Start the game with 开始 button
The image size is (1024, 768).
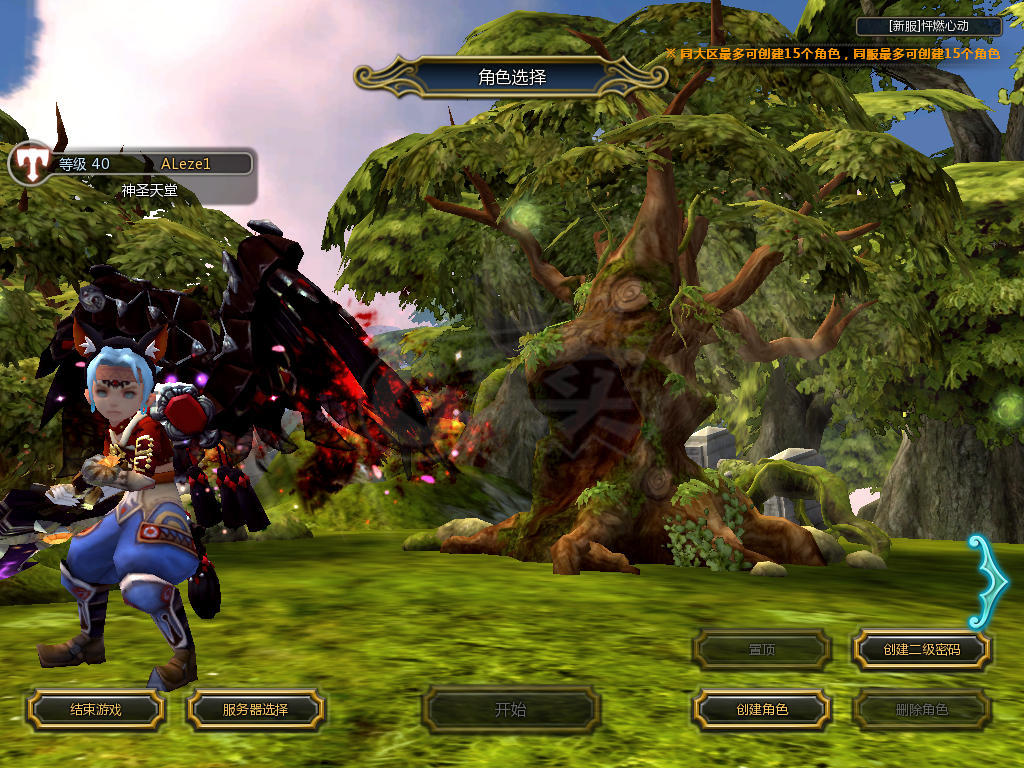pos(511,710)
